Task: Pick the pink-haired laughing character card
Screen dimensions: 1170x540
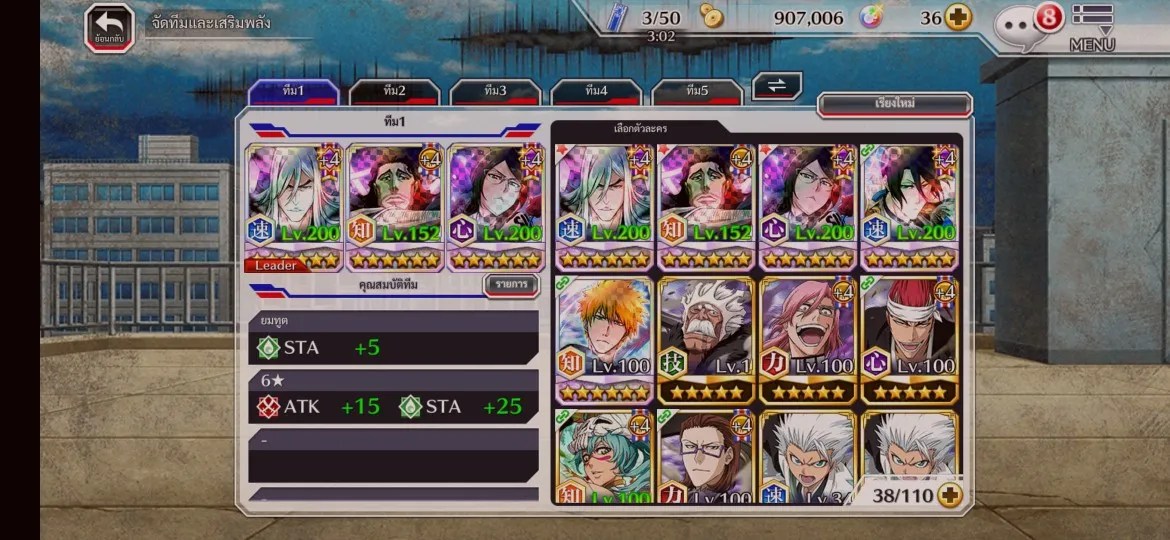Action: tap(808, 340)
